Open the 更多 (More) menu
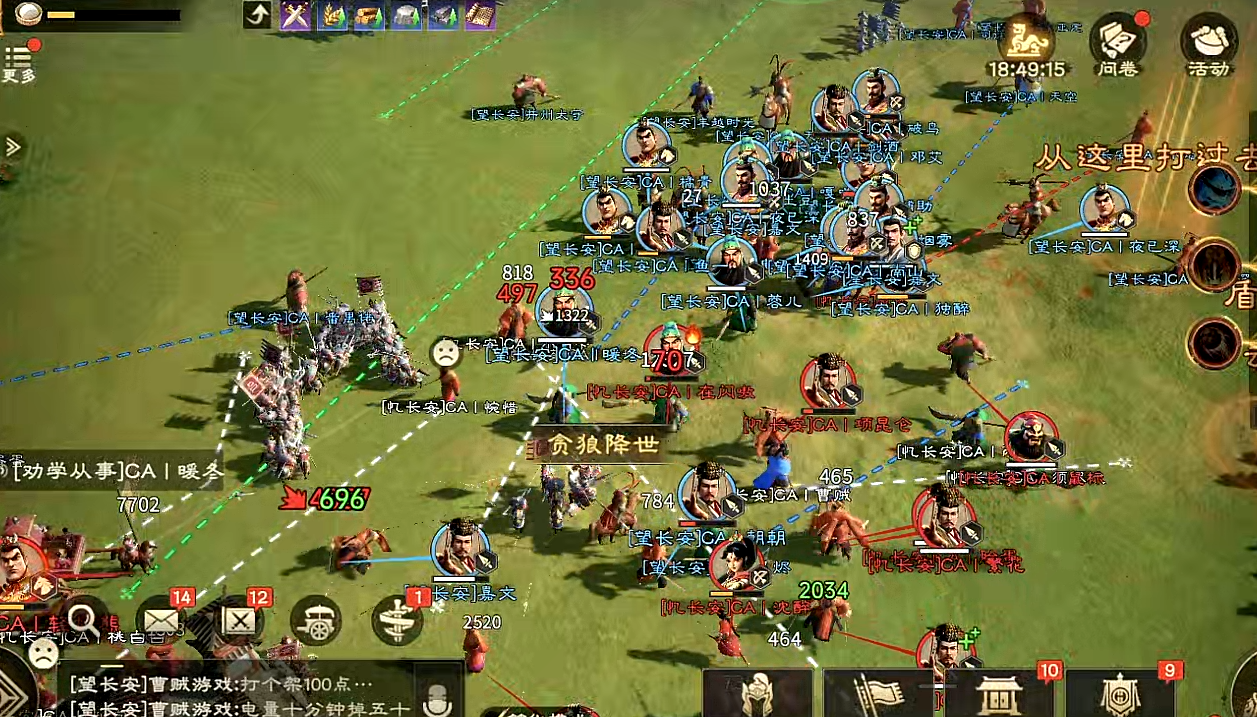This screenshot has height=717, width=1257. [x=18, y=63]
